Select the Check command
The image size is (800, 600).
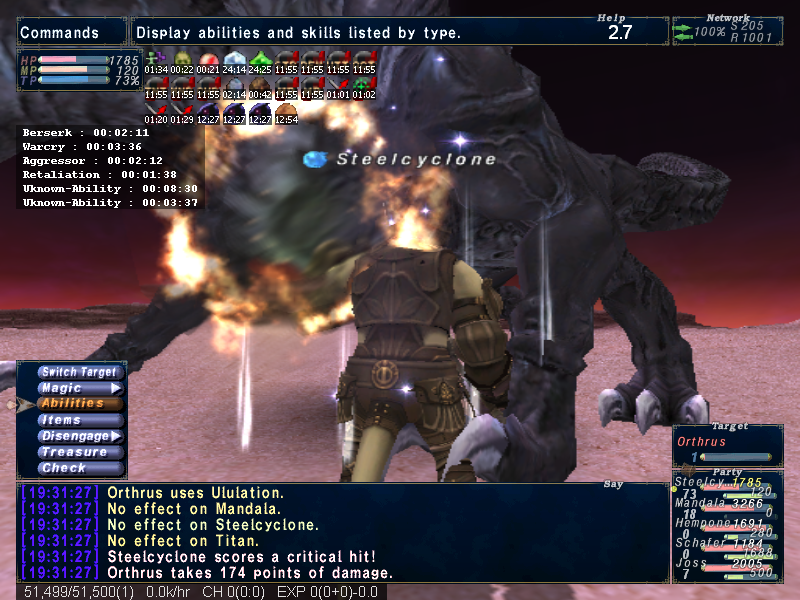tap(79, 468)
